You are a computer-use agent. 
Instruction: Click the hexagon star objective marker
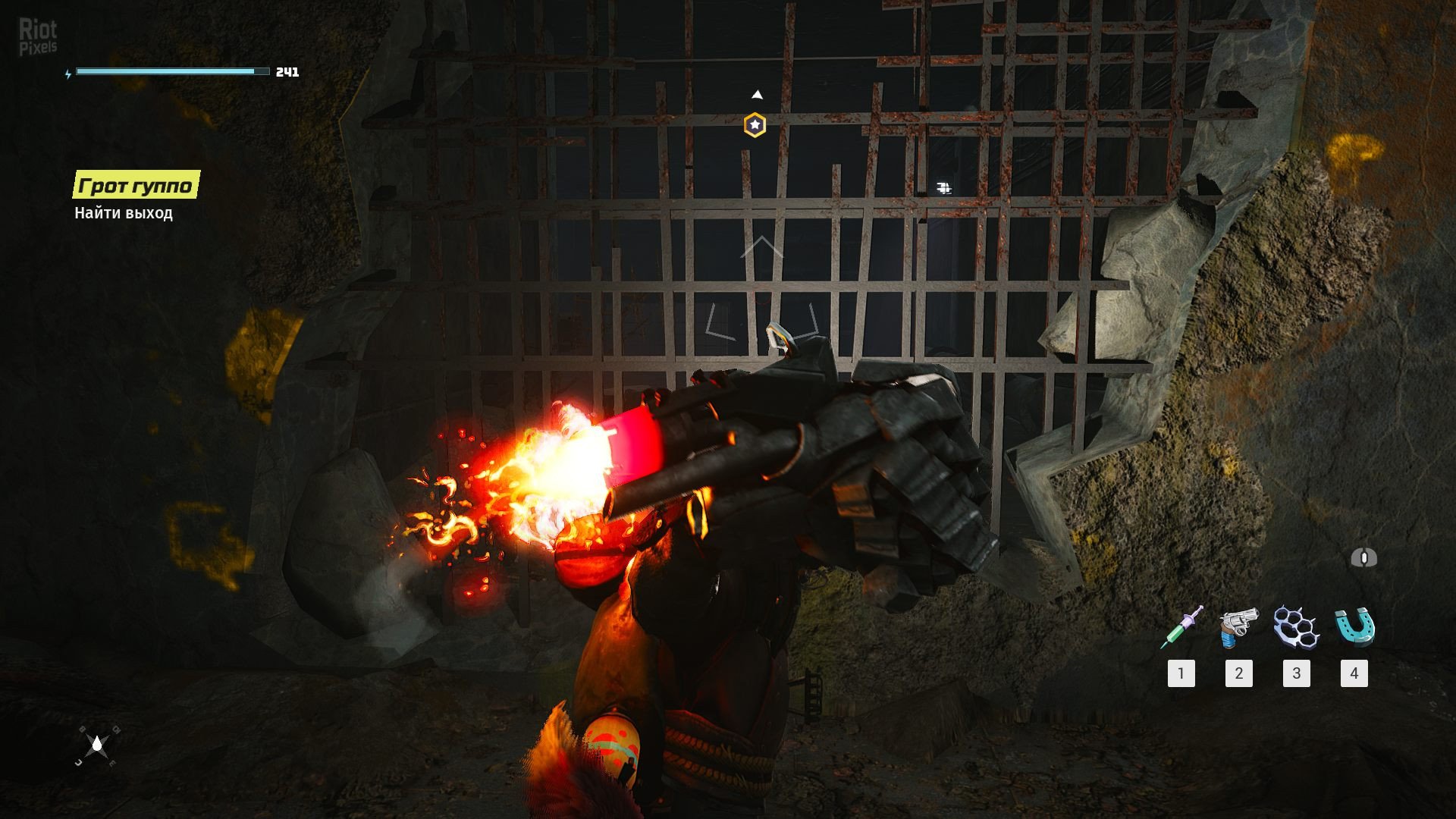pyautogui.click(x=755, y=125)
